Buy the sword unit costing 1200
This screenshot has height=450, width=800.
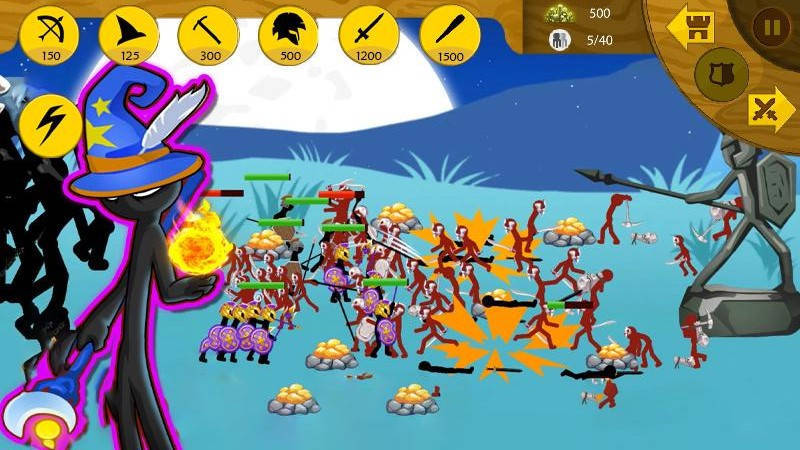[x=369, y=34]
